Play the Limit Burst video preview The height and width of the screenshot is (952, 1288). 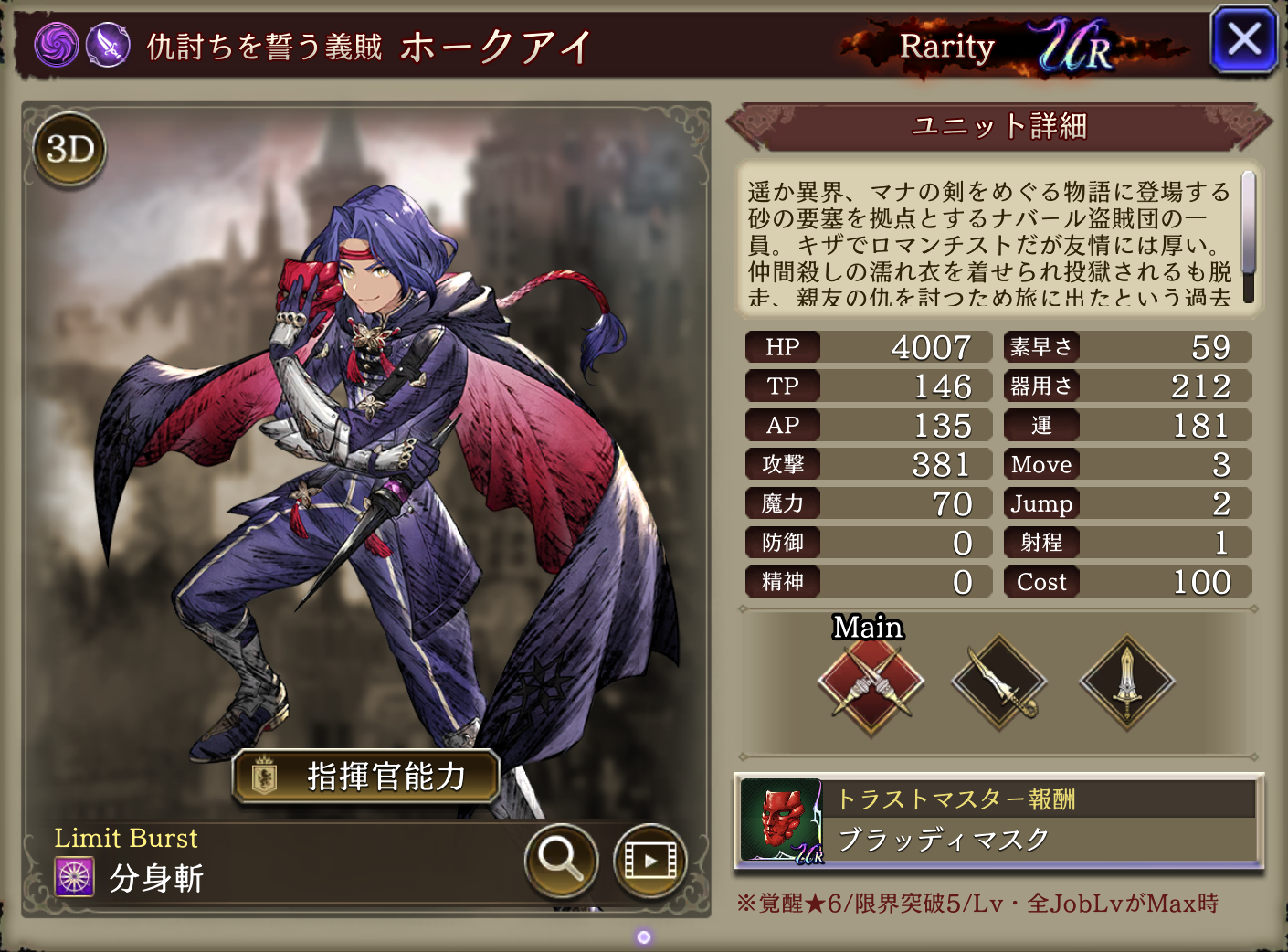point(649,860)
